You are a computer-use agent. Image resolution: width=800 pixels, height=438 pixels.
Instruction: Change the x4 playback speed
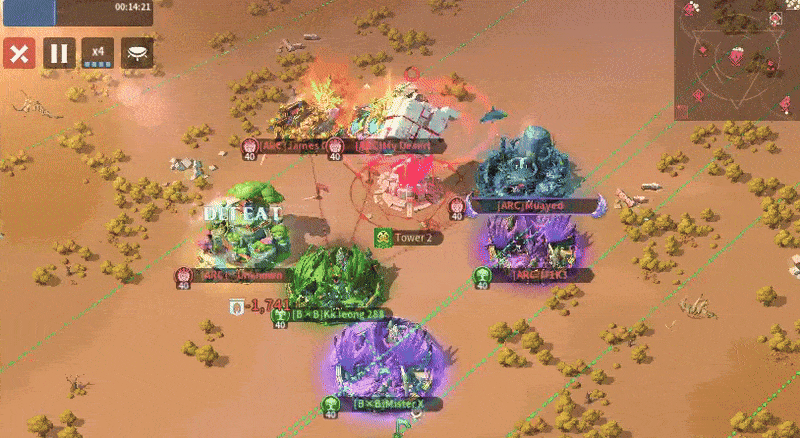(98, 52)
